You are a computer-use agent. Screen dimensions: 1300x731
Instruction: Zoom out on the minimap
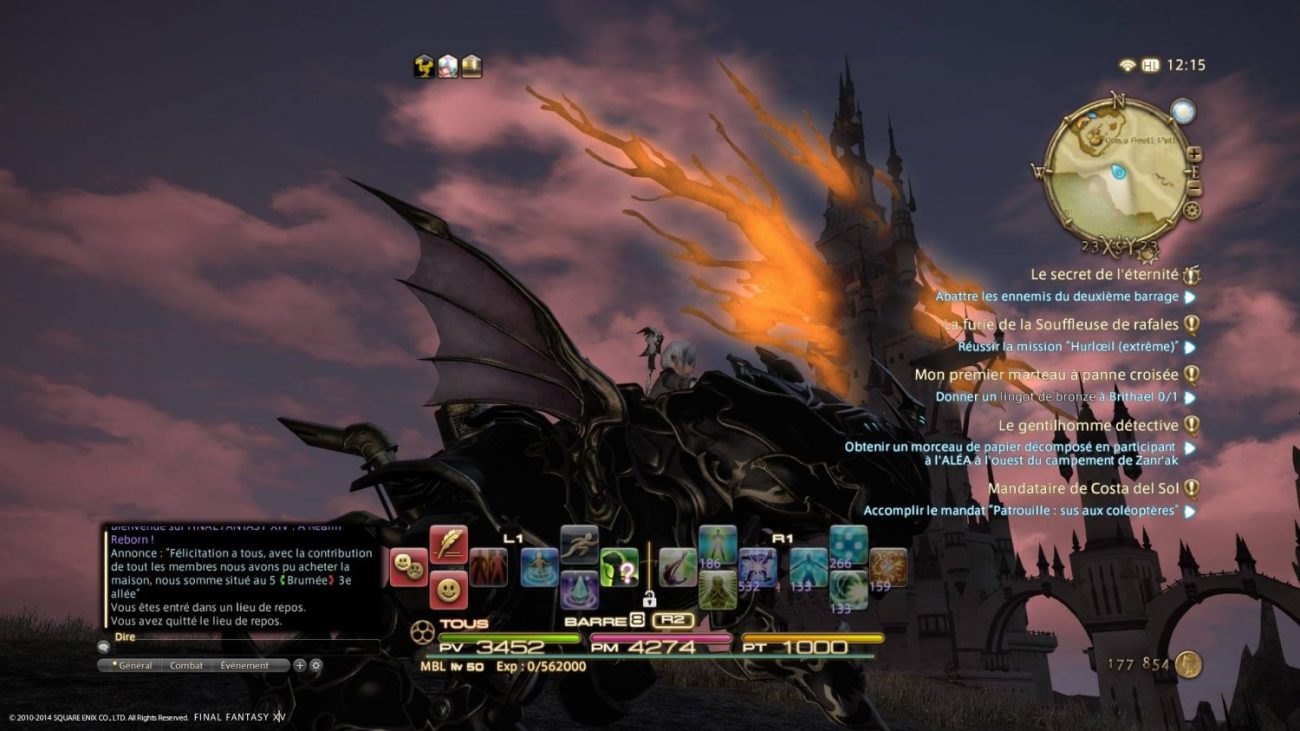[x=1194, y=189]
